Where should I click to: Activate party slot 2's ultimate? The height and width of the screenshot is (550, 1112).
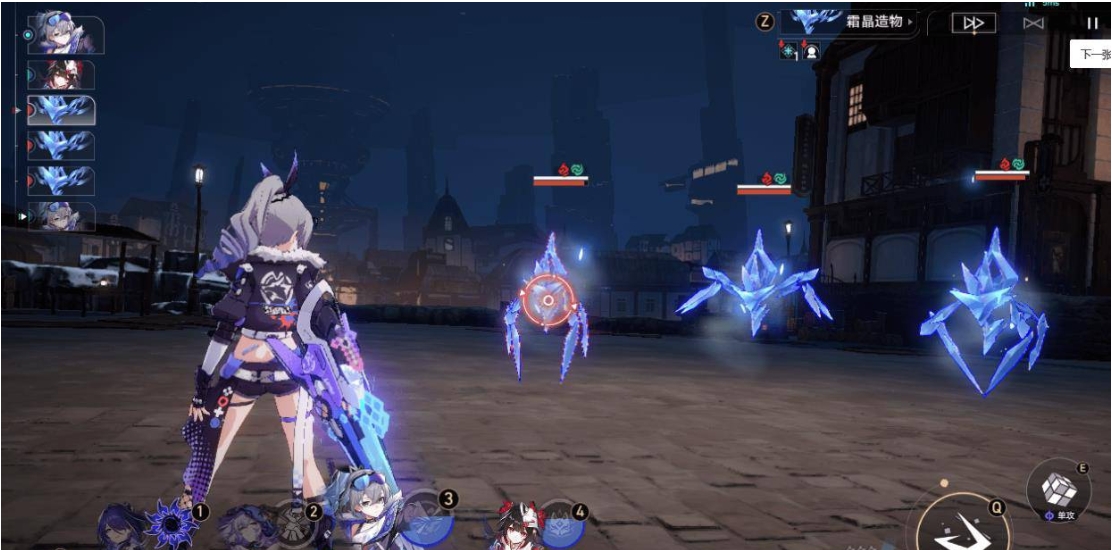(x=297, y=522)
